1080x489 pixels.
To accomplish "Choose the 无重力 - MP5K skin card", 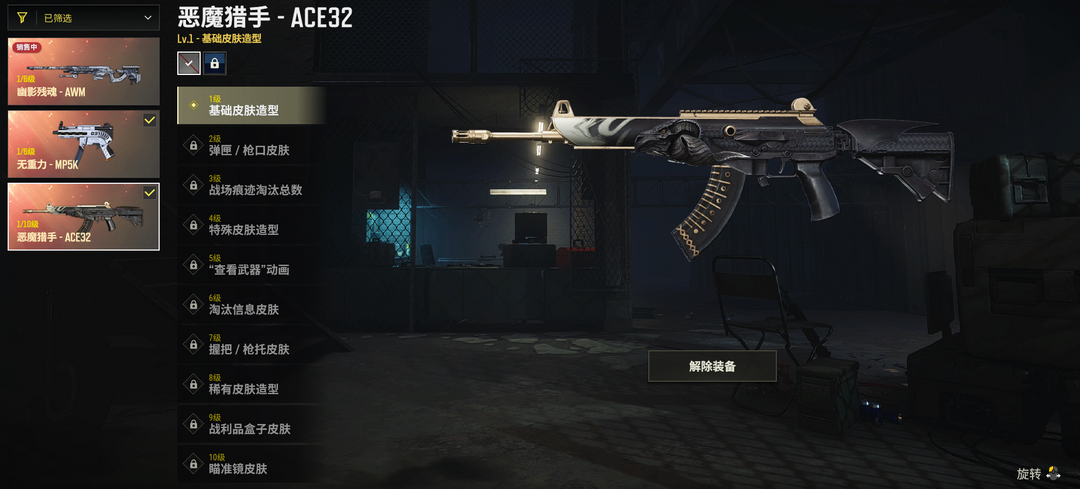I will pyautogui.click(x=84, y=144).
